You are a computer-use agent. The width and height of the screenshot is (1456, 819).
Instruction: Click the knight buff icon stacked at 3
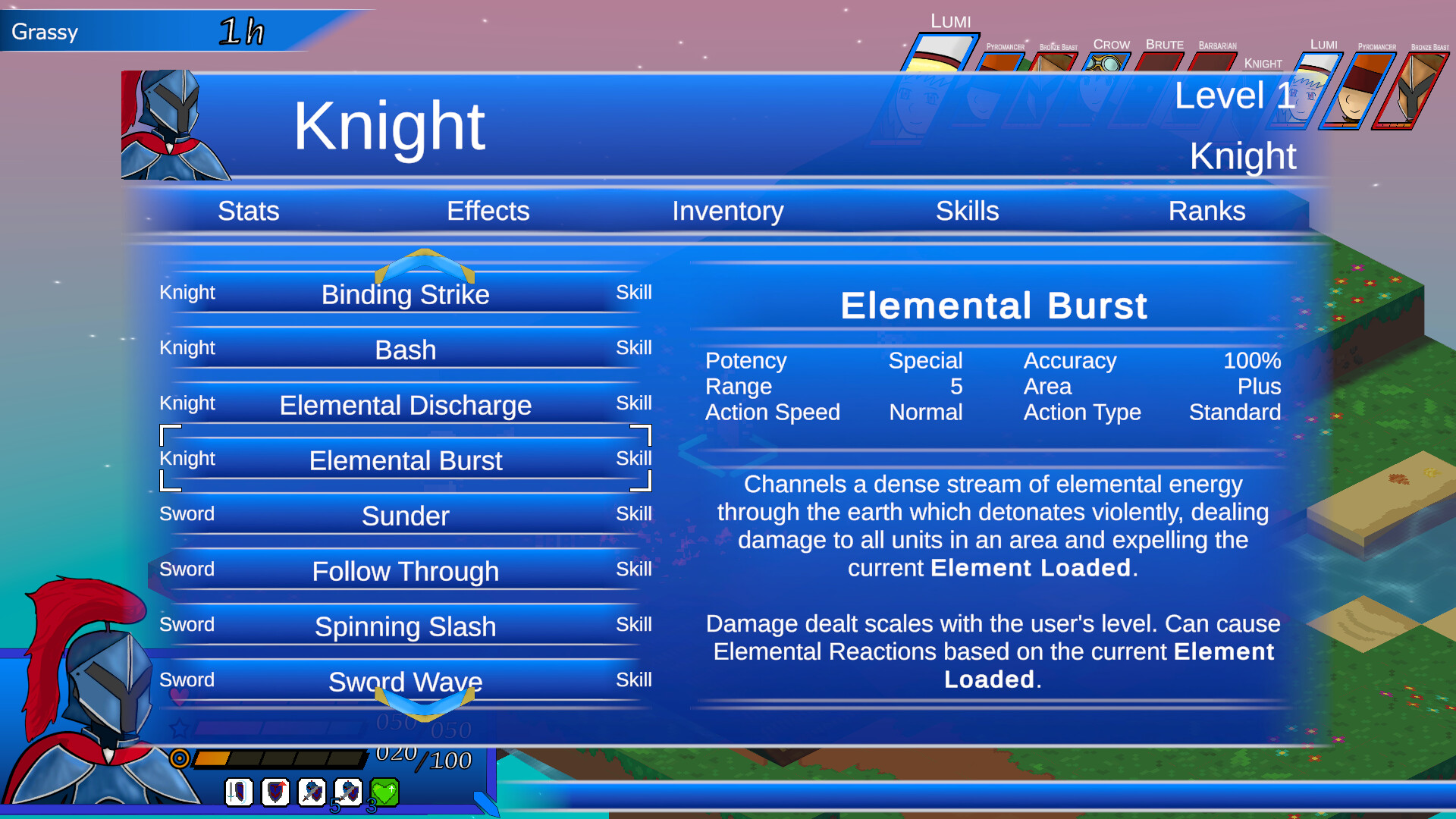(347, 792)
